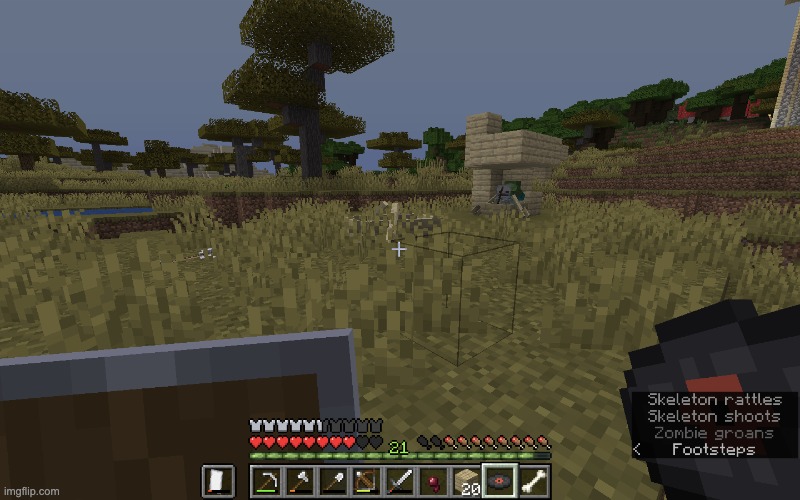Pick the wood planks stack of 20
The width and height of the screenshot is (800, 500).
[466, 482]
